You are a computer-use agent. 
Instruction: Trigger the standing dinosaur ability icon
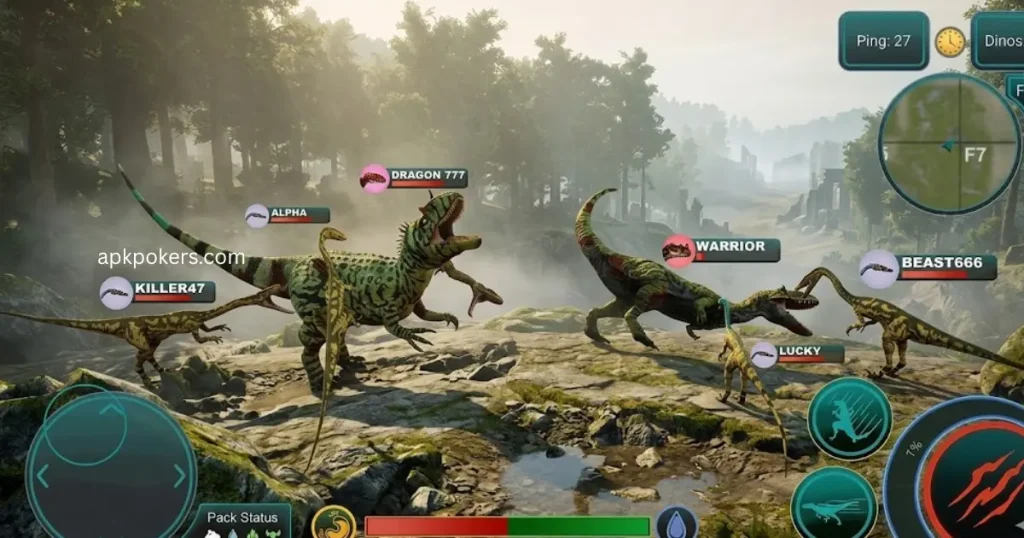[849, 419]
